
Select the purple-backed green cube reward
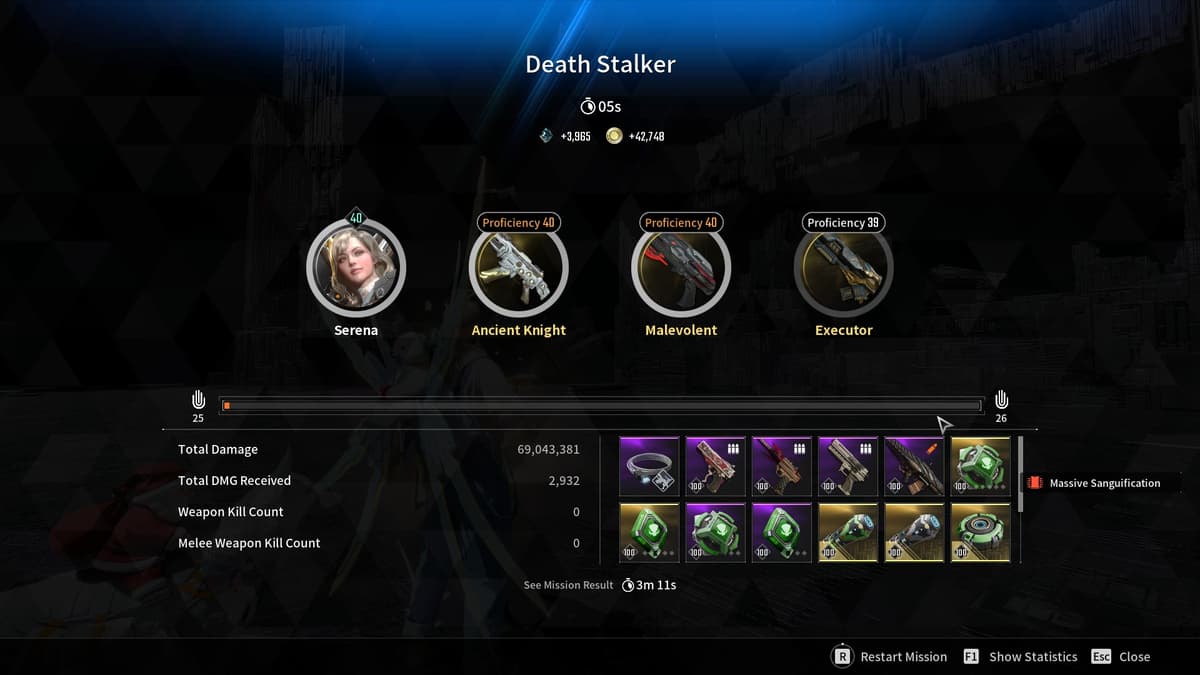click(x=715, y=532)
